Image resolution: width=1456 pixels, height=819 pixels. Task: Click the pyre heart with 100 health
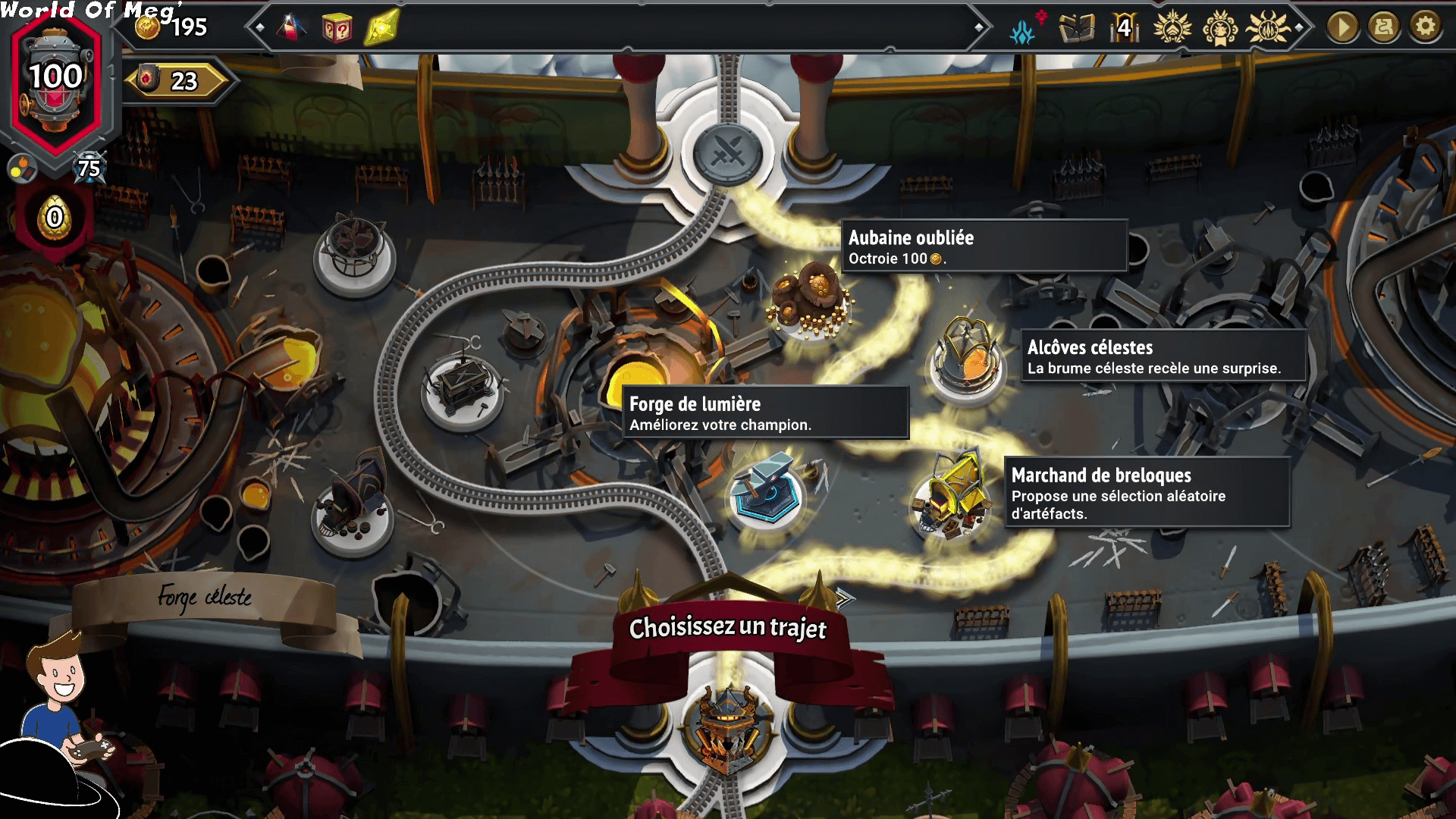click(56, 82)
